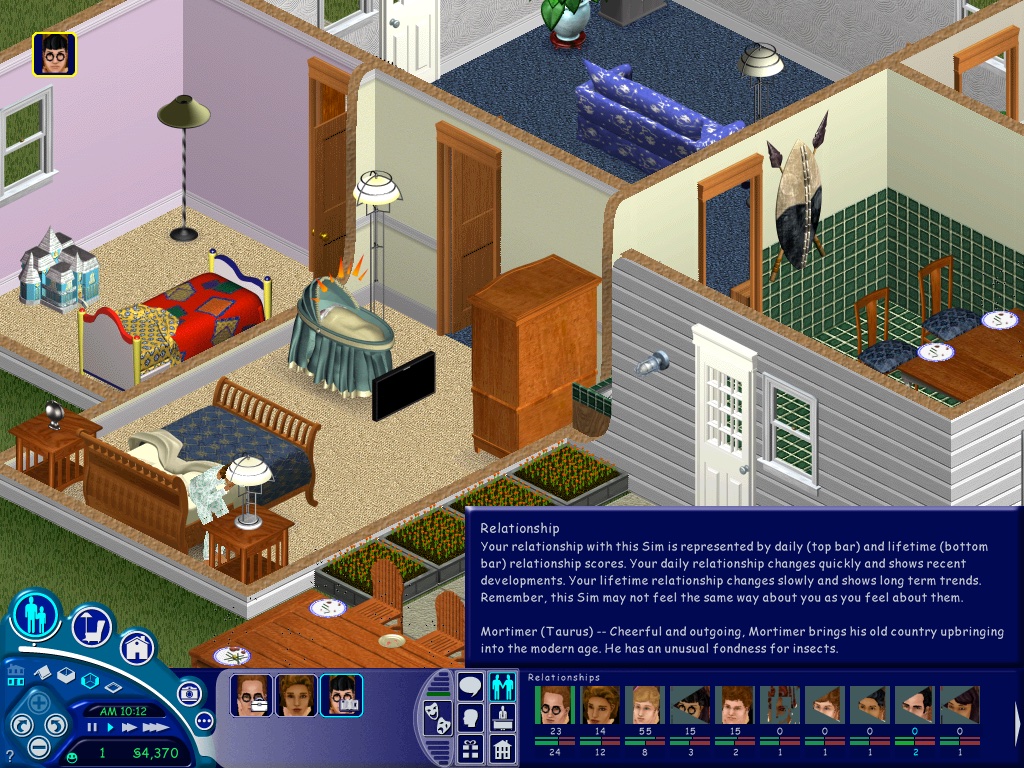Viewport: 1024px width, 768px height.
Task: Zoom in the camera with plus button
Action: click(40, 701)
